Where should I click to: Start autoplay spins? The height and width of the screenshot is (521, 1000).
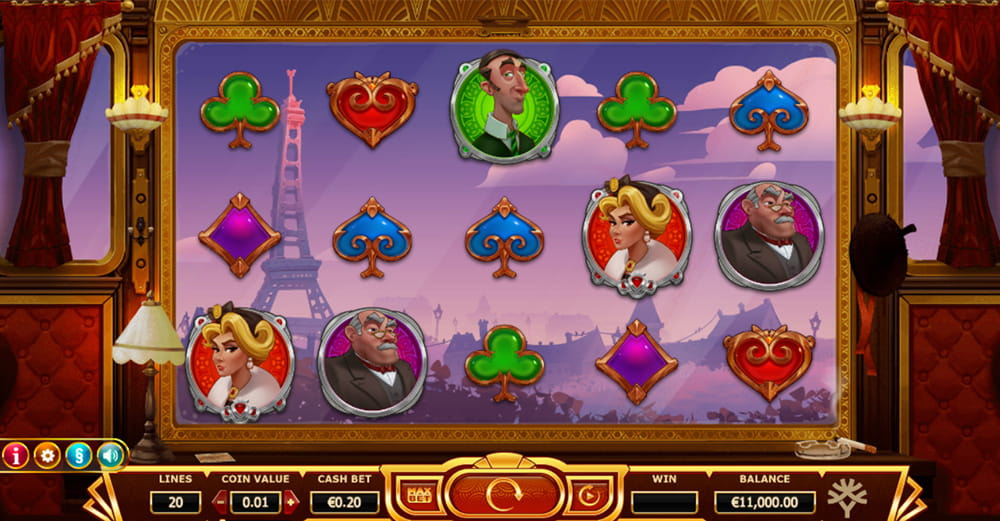click(586, 494)
